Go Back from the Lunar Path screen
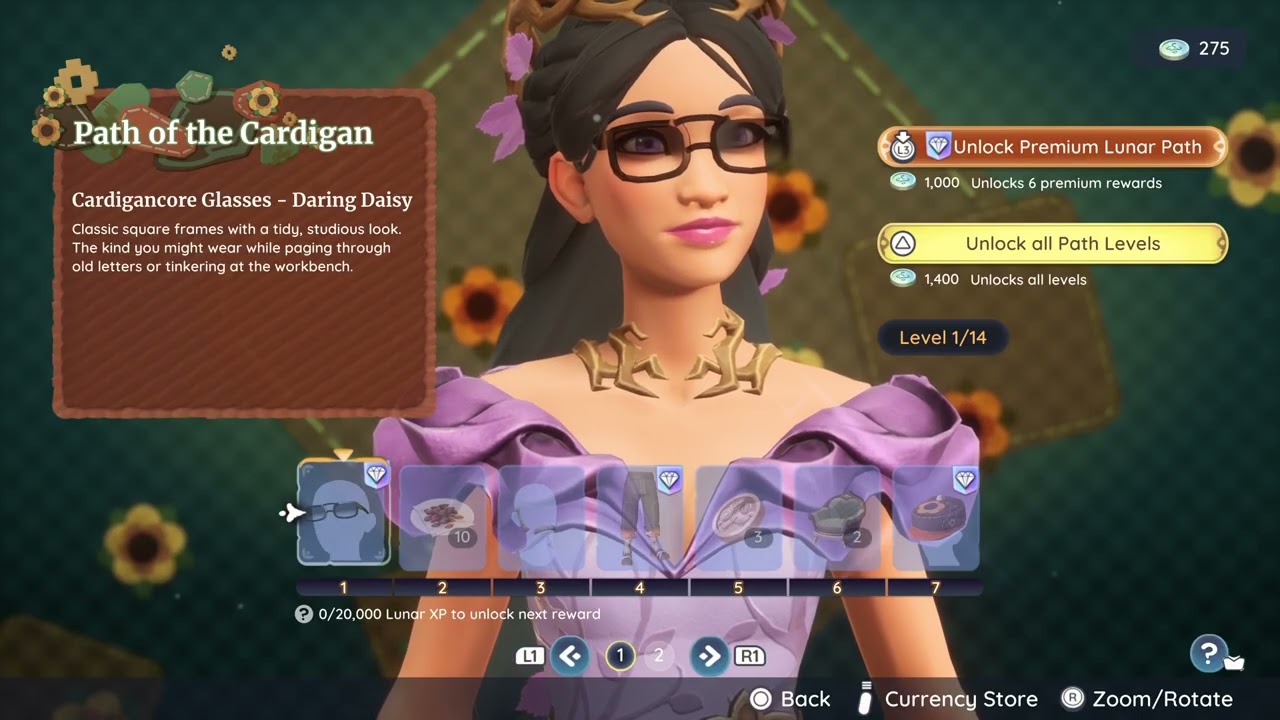 (790, 699)
